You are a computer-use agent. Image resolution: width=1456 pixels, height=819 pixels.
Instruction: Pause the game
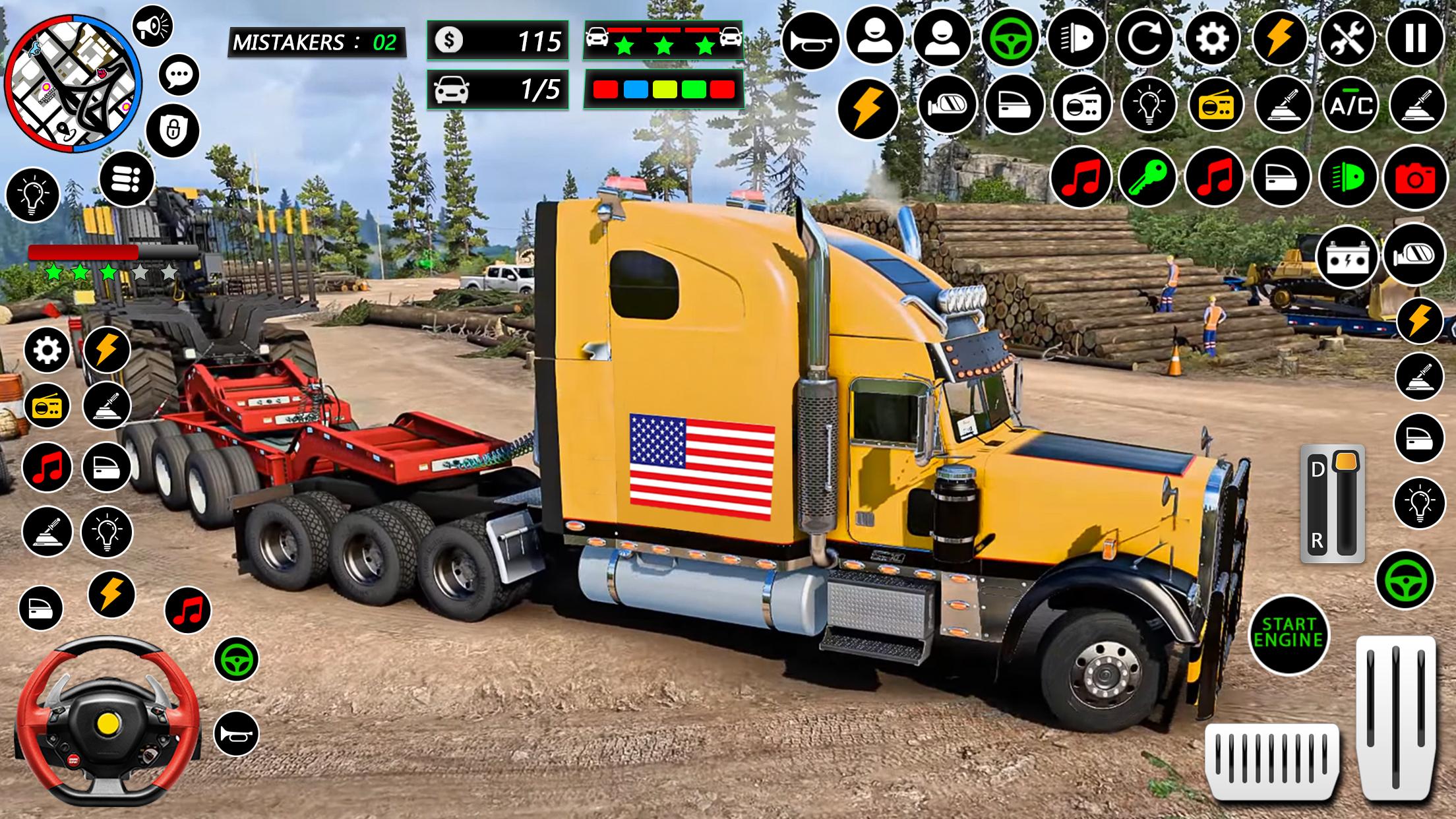click(x=1416, y=38)
